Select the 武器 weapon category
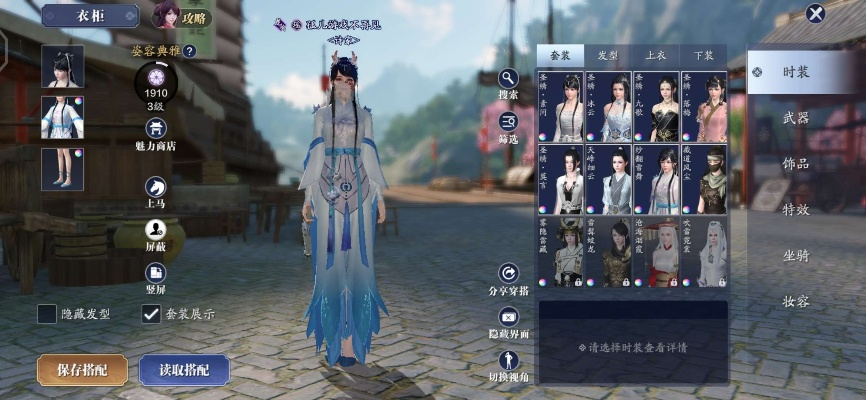The image size is (866, 400). pyautogui.click(x=796, y=118)
